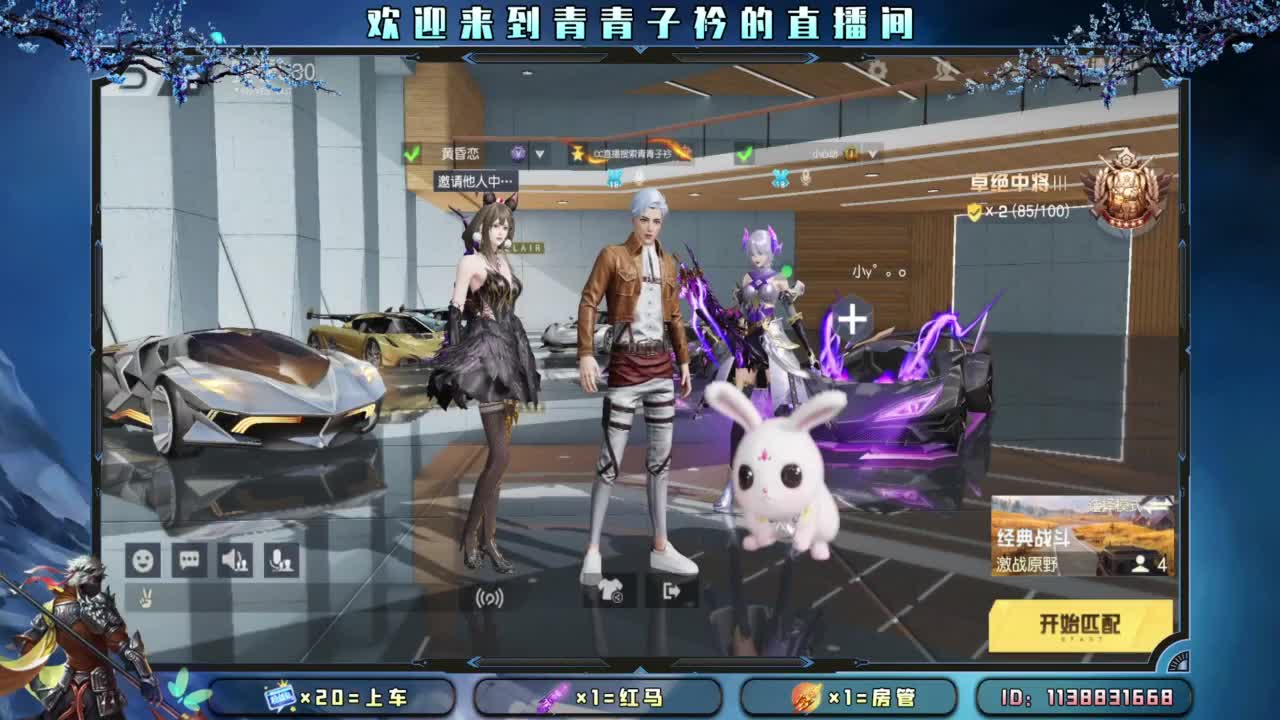The width and height of the screenshot is (1280, 720).
Task: Expand the rightmost player's dropdown arrow
Action: (874, 153)
